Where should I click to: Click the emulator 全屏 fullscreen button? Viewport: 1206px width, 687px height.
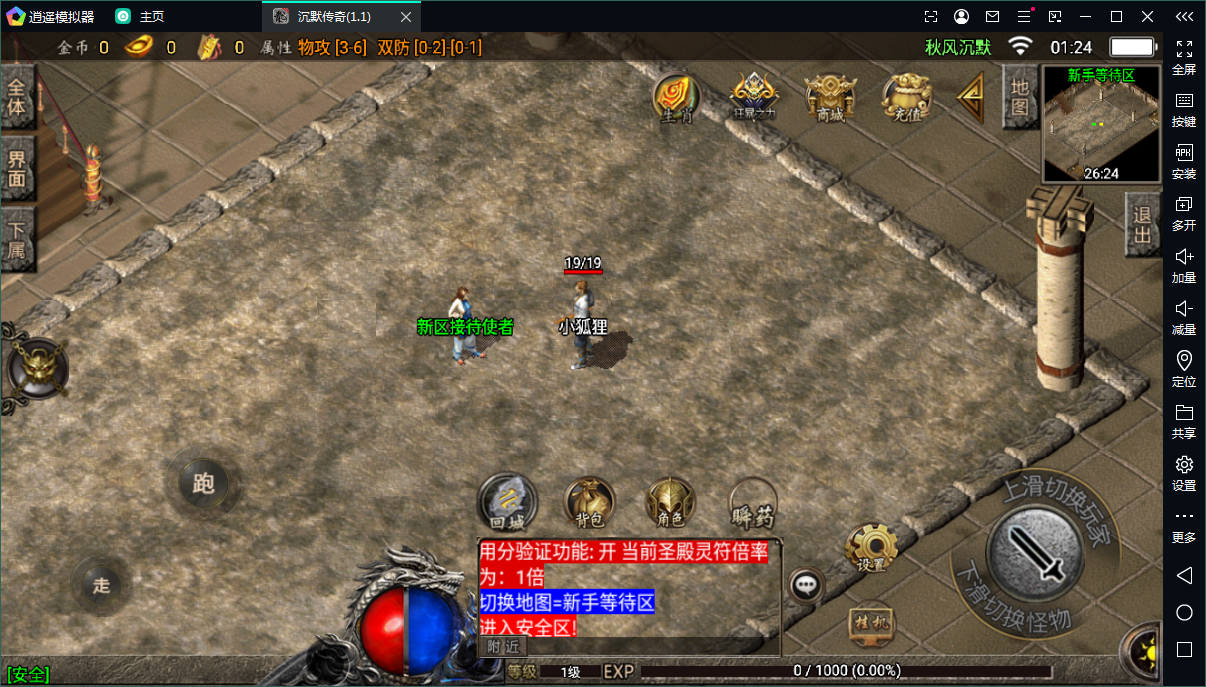(1184, 57)
